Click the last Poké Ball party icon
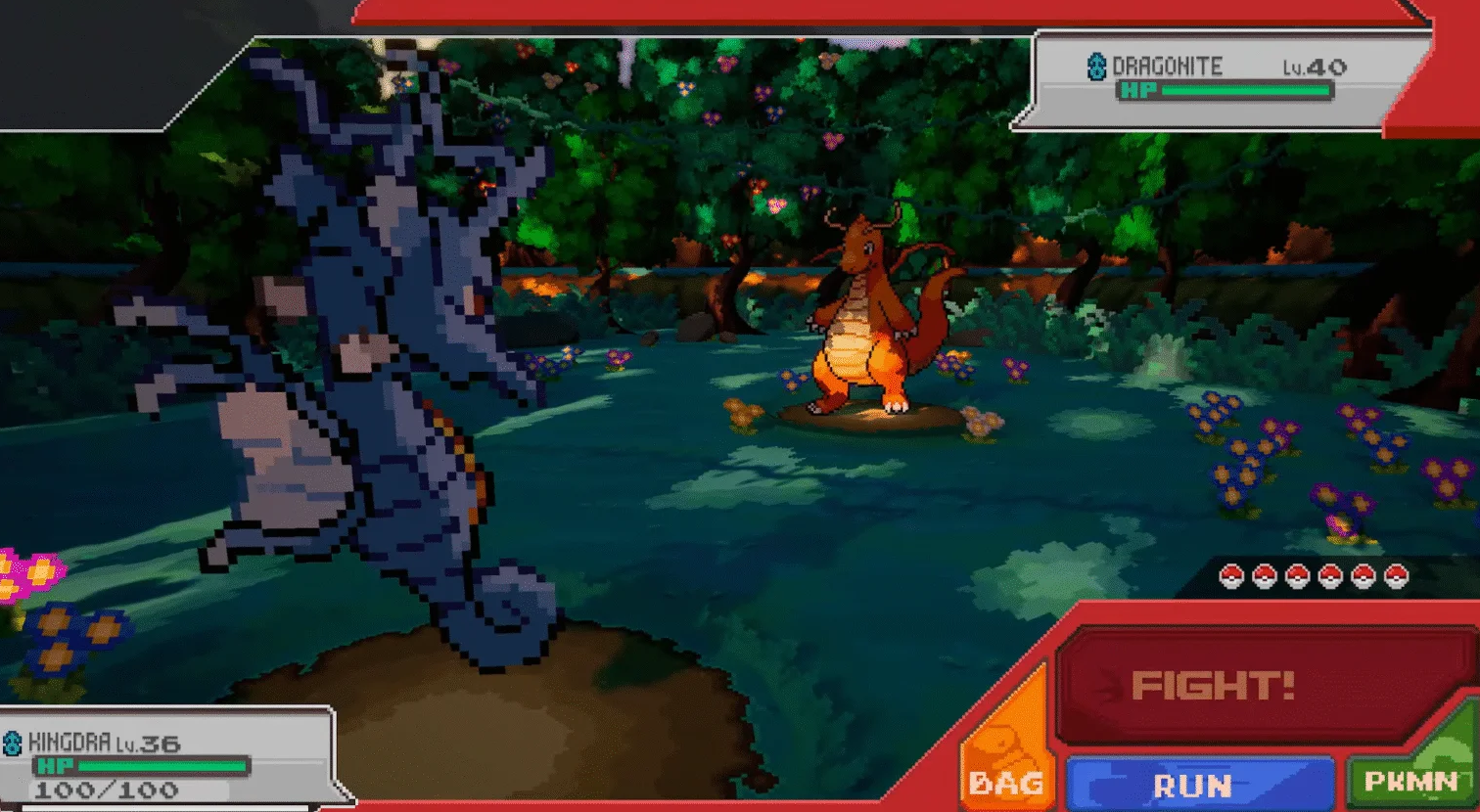Viewport: 1480px width, 812px height. click(1396, 576)
